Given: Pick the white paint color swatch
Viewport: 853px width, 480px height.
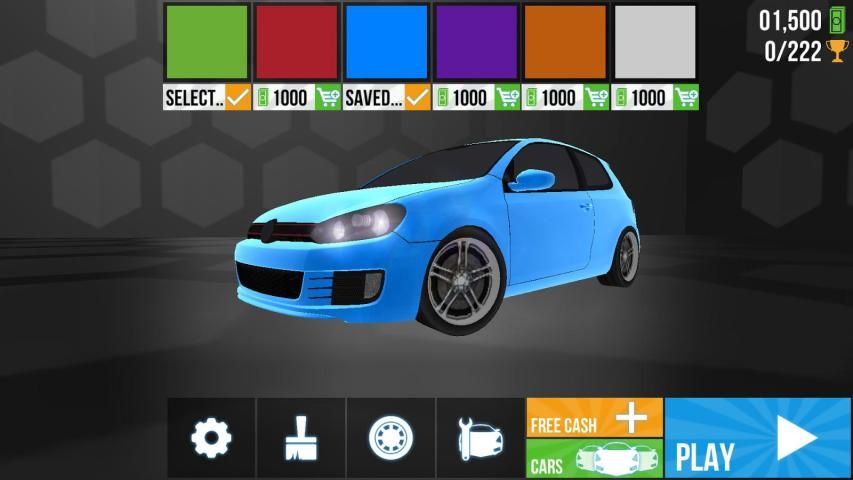Looking at the screenshot, I should 655,42.
